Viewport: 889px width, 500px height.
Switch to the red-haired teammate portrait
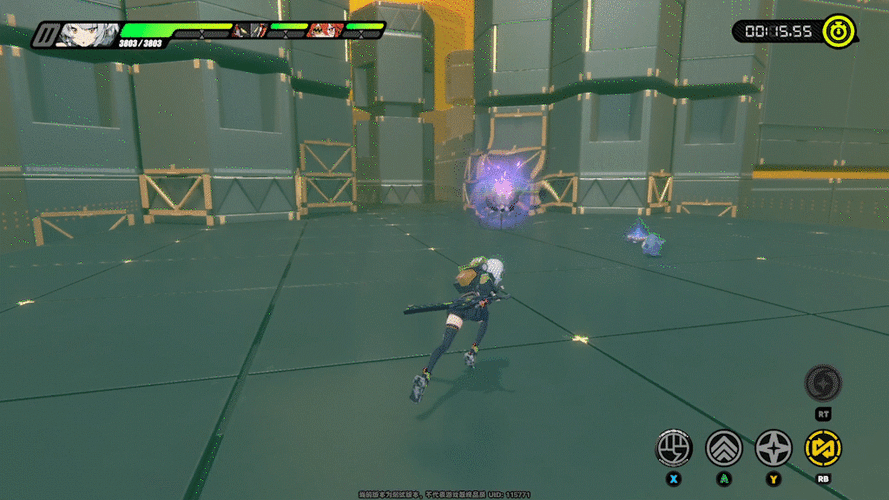pyautogui.click(x=325, y=30)
